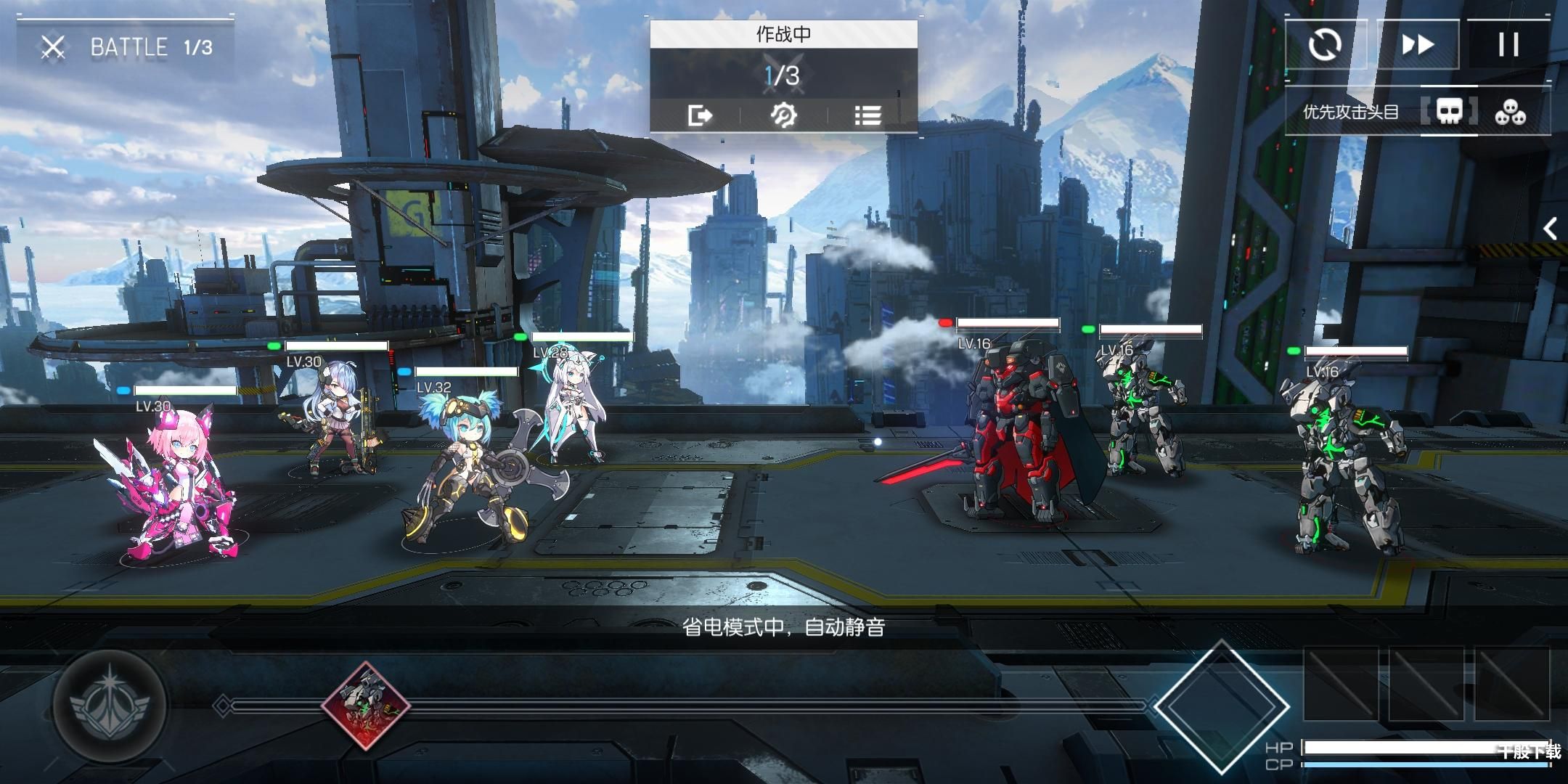Image resolution: width=1568 pixels, height=784 pixels.
Task: Click the exit battle icon
Action: (x=700, y=115)
